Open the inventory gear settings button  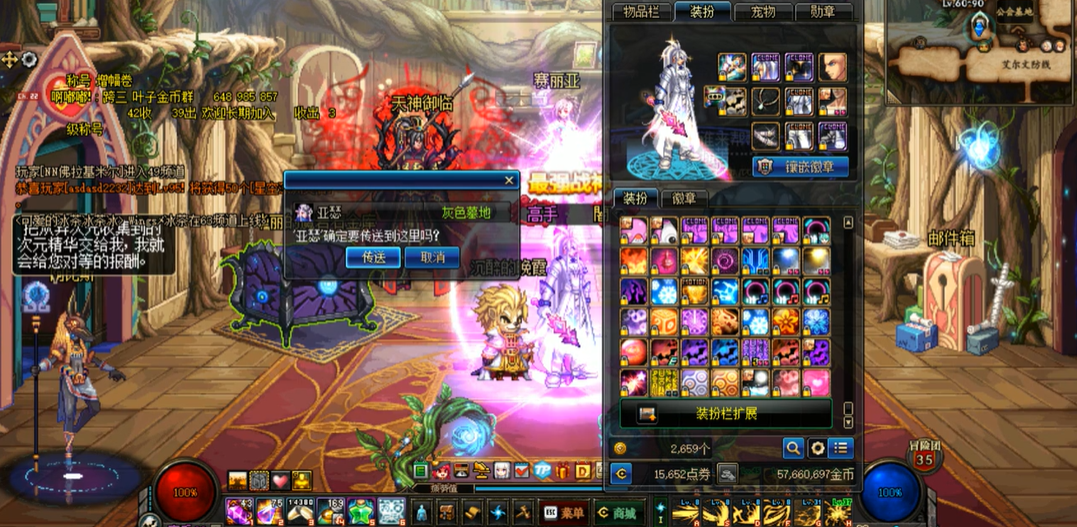click(x=817, y=448)
